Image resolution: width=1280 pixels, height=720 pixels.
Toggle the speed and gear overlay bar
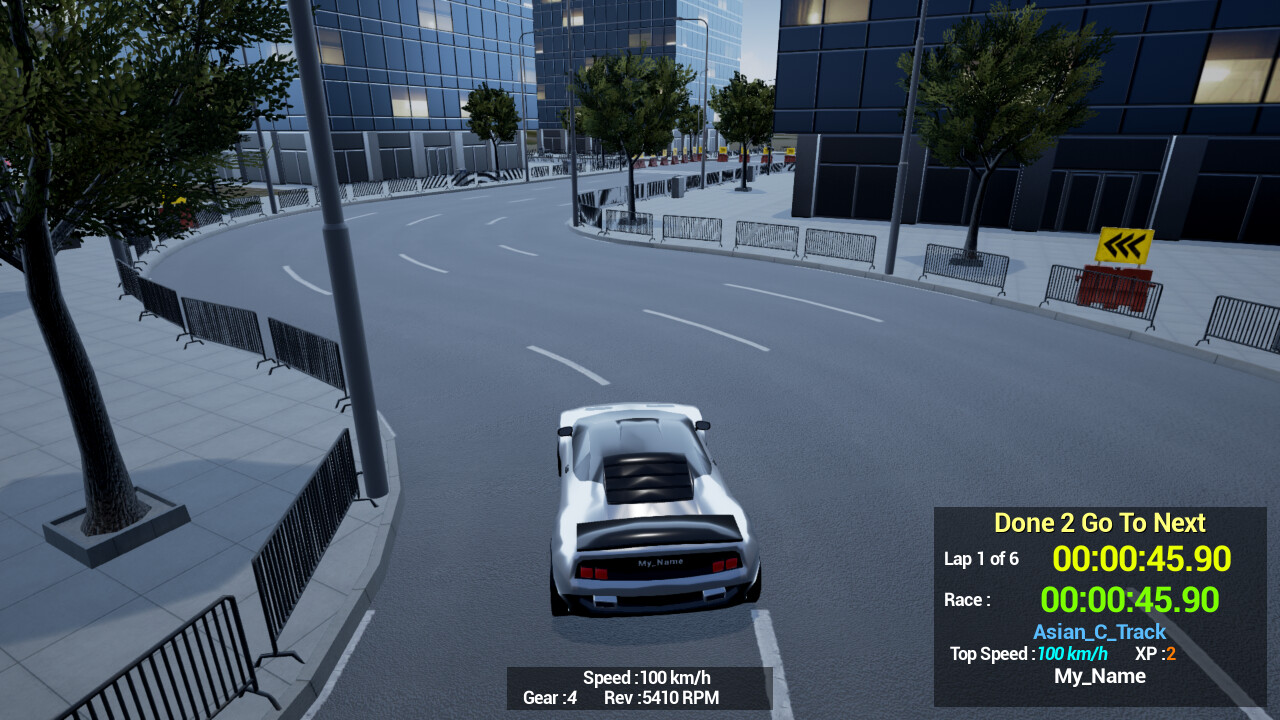638,687
